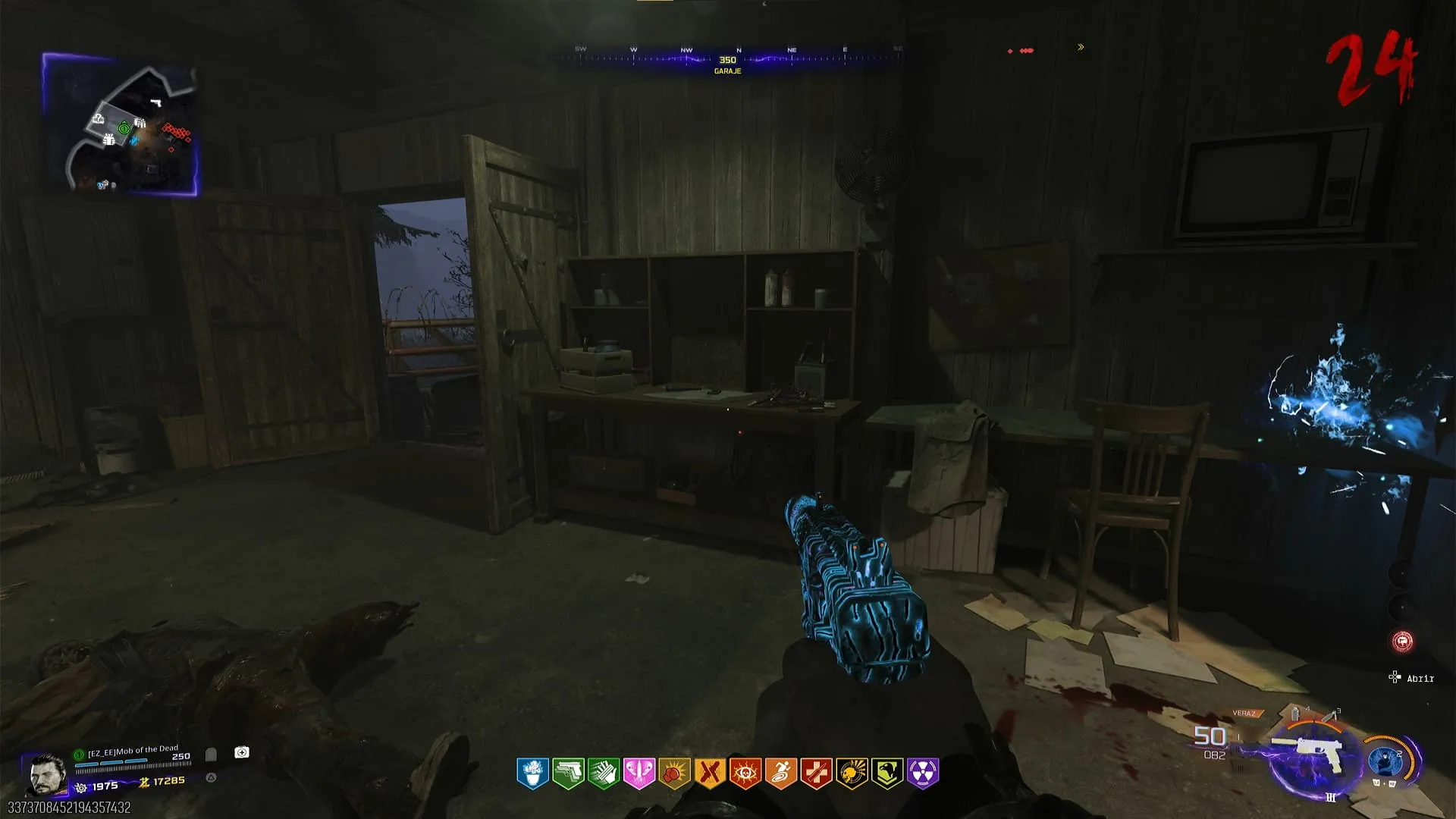Select the grey tombstone icon by the squad name
Screen dimensions: 1456x819
(x=211, y=755)
